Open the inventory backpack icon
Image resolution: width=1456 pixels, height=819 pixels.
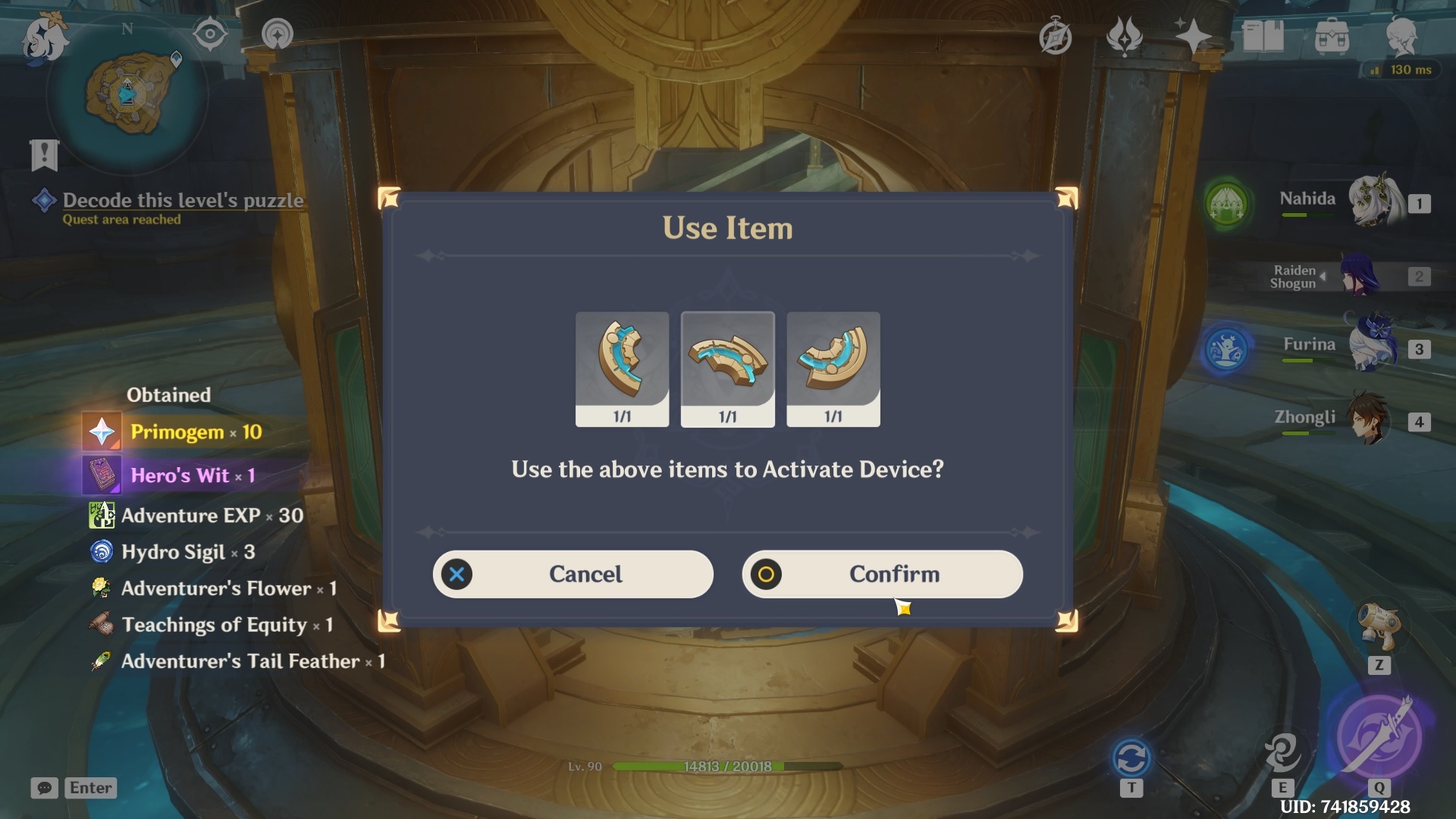click(x=1332, y=36)
